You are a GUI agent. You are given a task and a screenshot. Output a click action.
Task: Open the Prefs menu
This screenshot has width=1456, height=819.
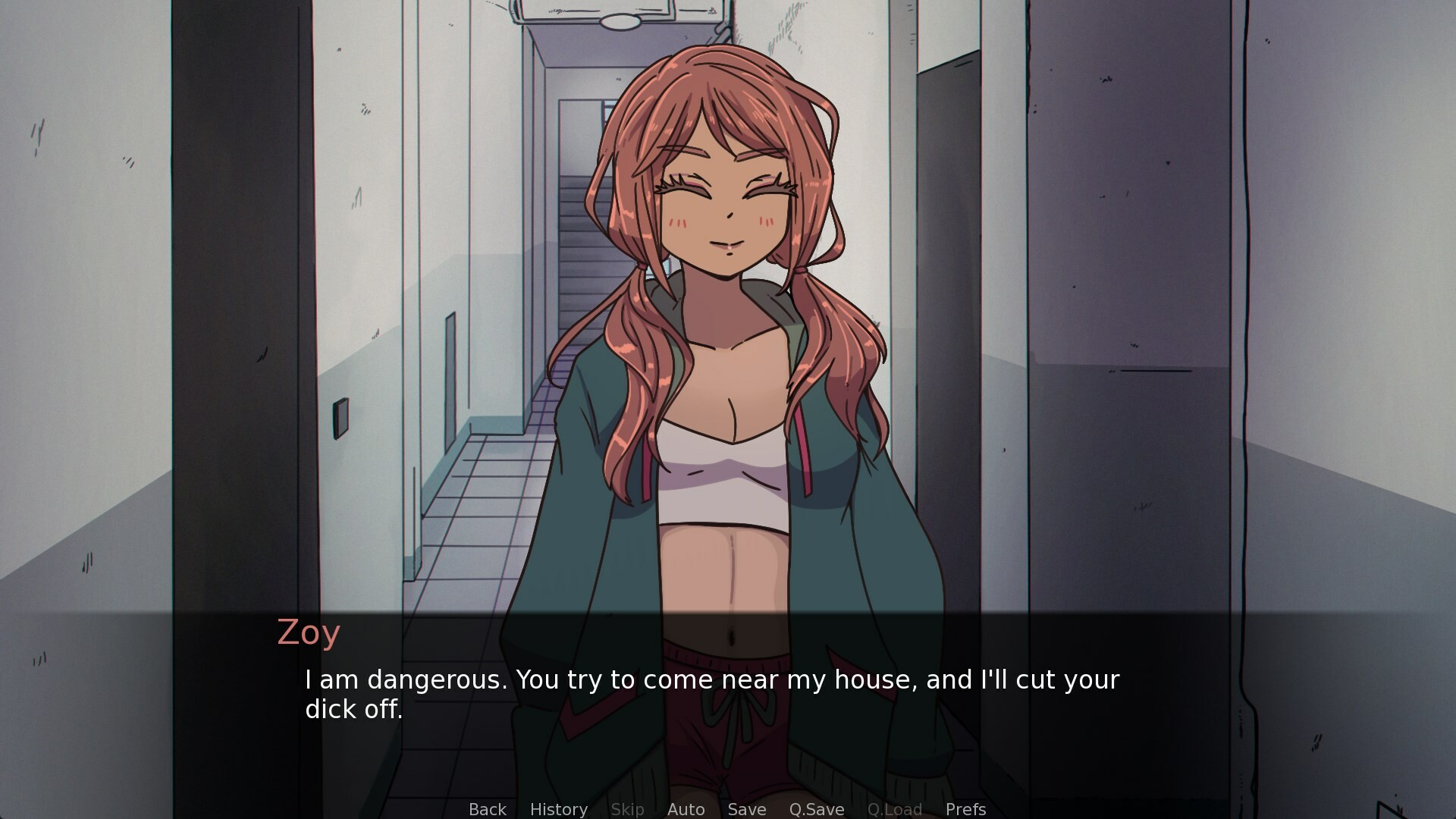965,809
